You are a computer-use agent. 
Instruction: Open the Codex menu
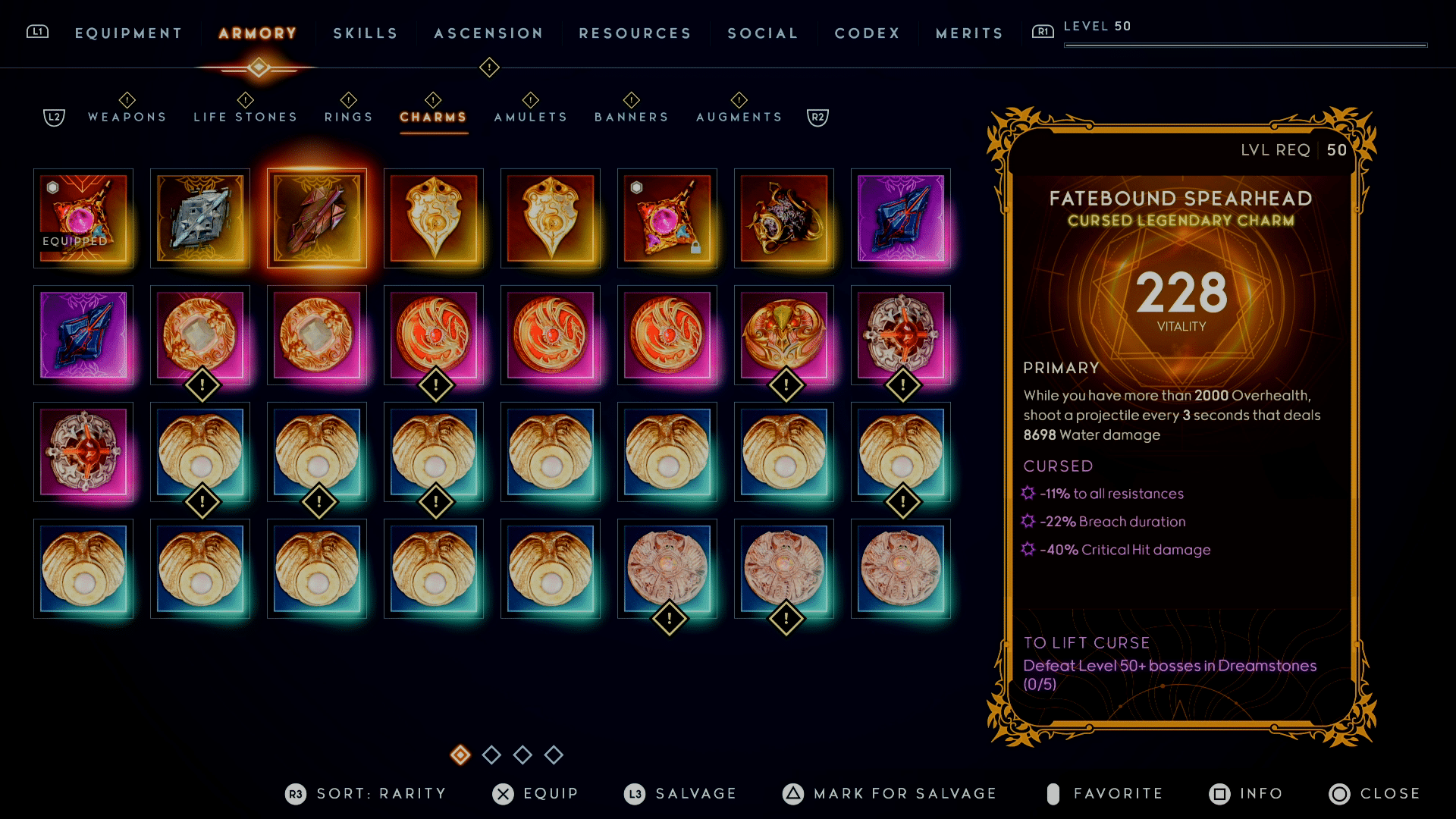(866, 33)
